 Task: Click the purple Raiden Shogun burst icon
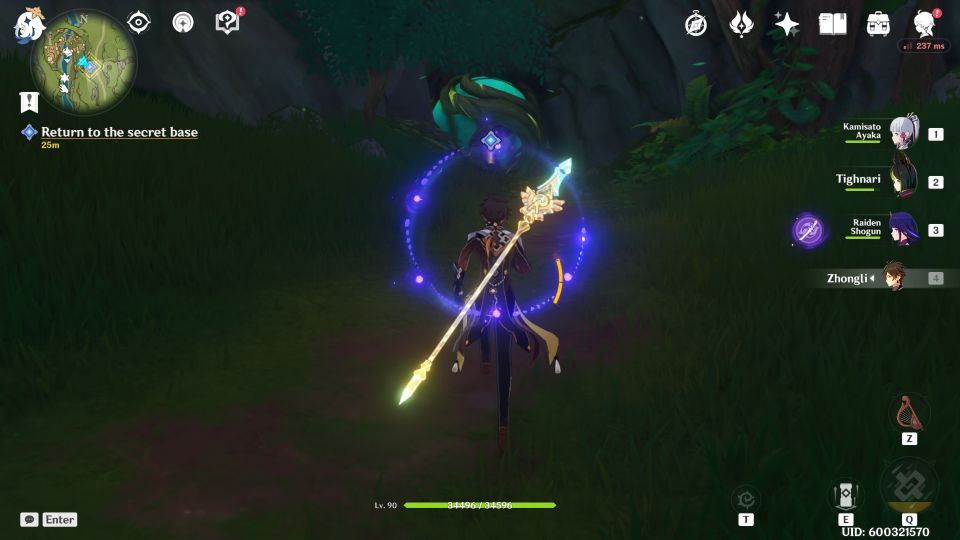809,230
